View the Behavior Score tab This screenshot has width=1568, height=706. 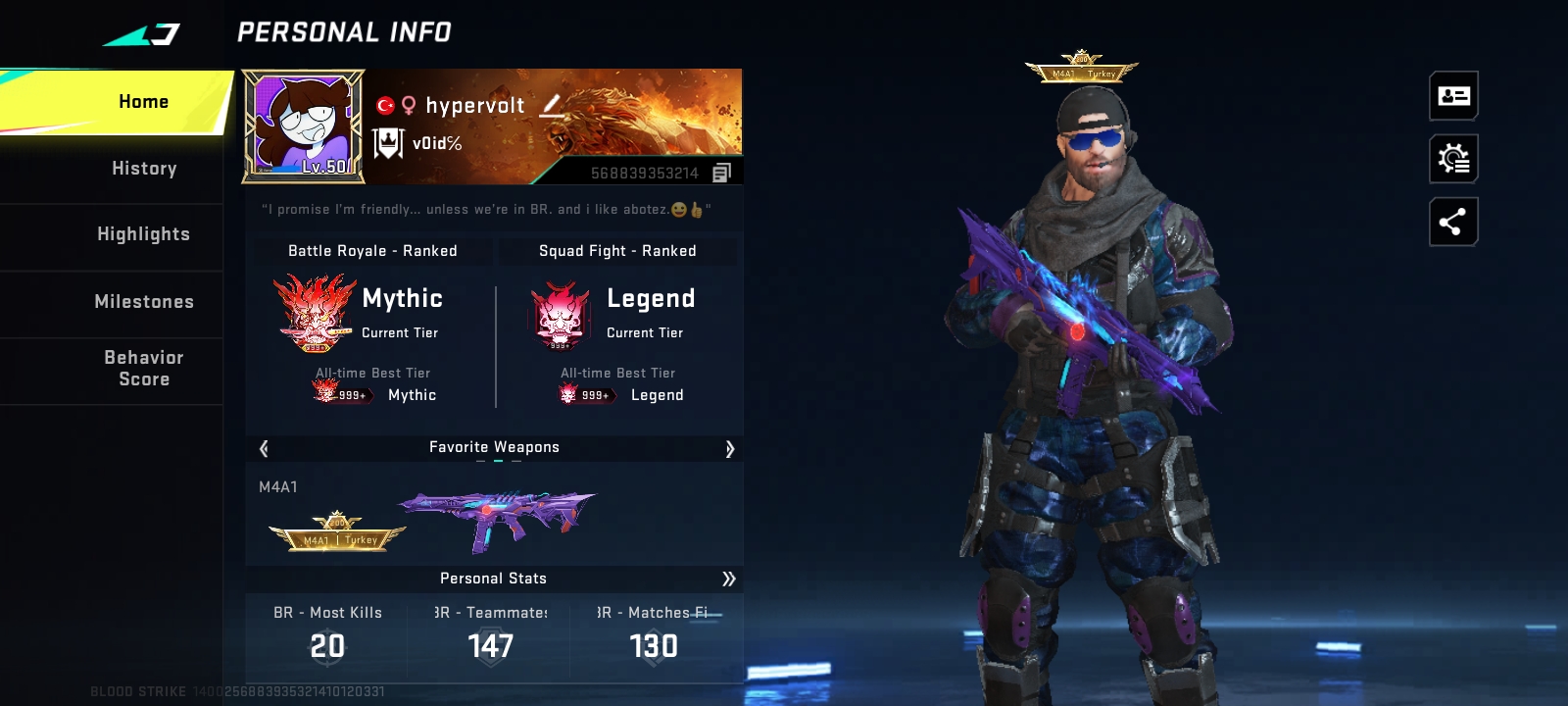(143, 369)
